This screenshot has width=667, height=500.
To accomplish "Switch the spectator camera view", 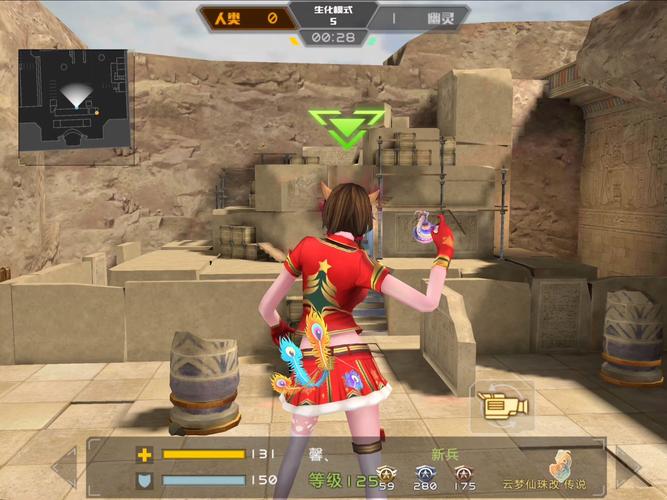I will coord(498,406).
